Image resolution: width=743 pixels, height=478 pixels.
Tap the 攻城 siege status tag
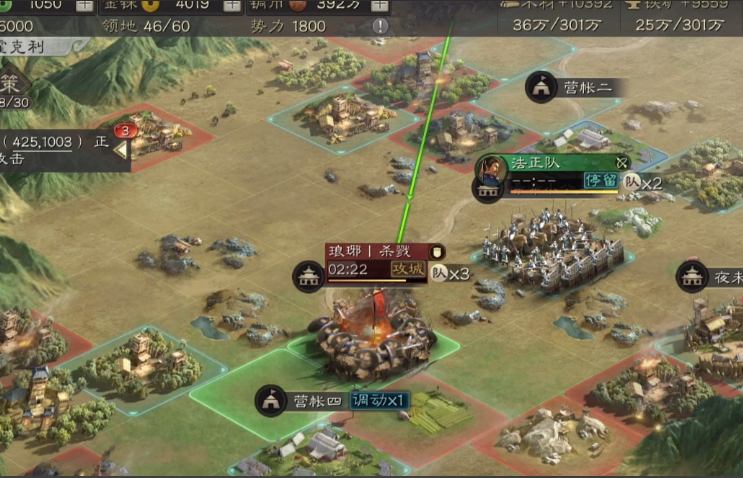point(407,270)
